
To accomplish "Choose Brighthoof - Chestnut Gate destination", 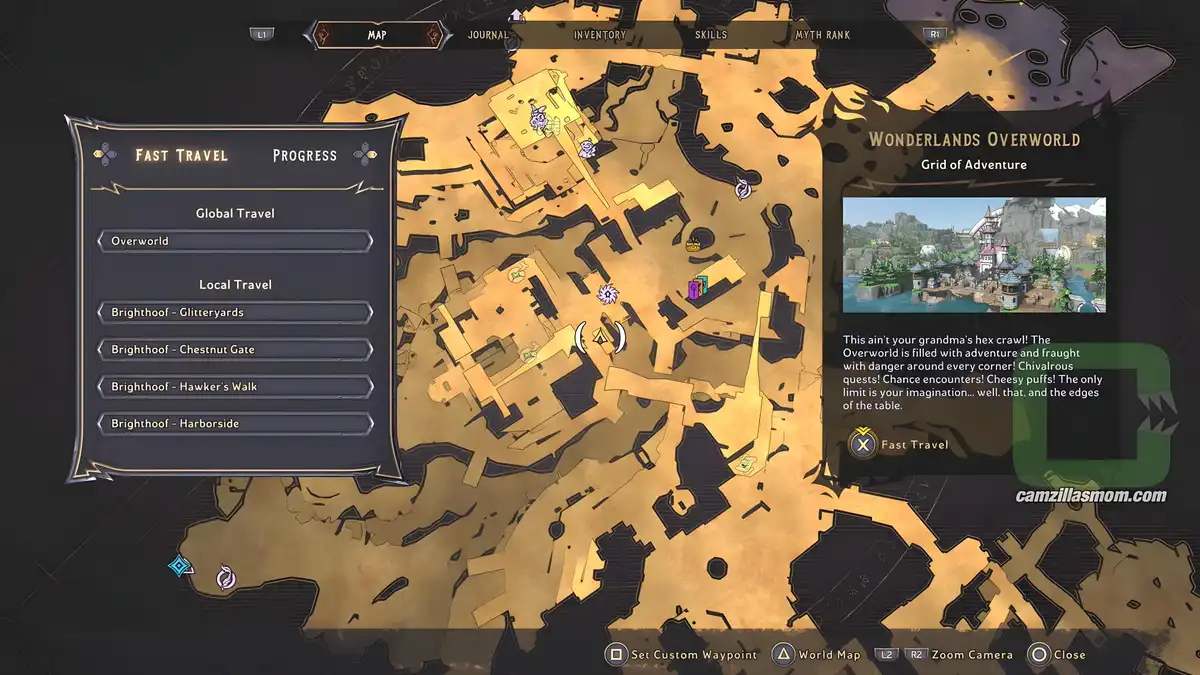I will point(235,350).
